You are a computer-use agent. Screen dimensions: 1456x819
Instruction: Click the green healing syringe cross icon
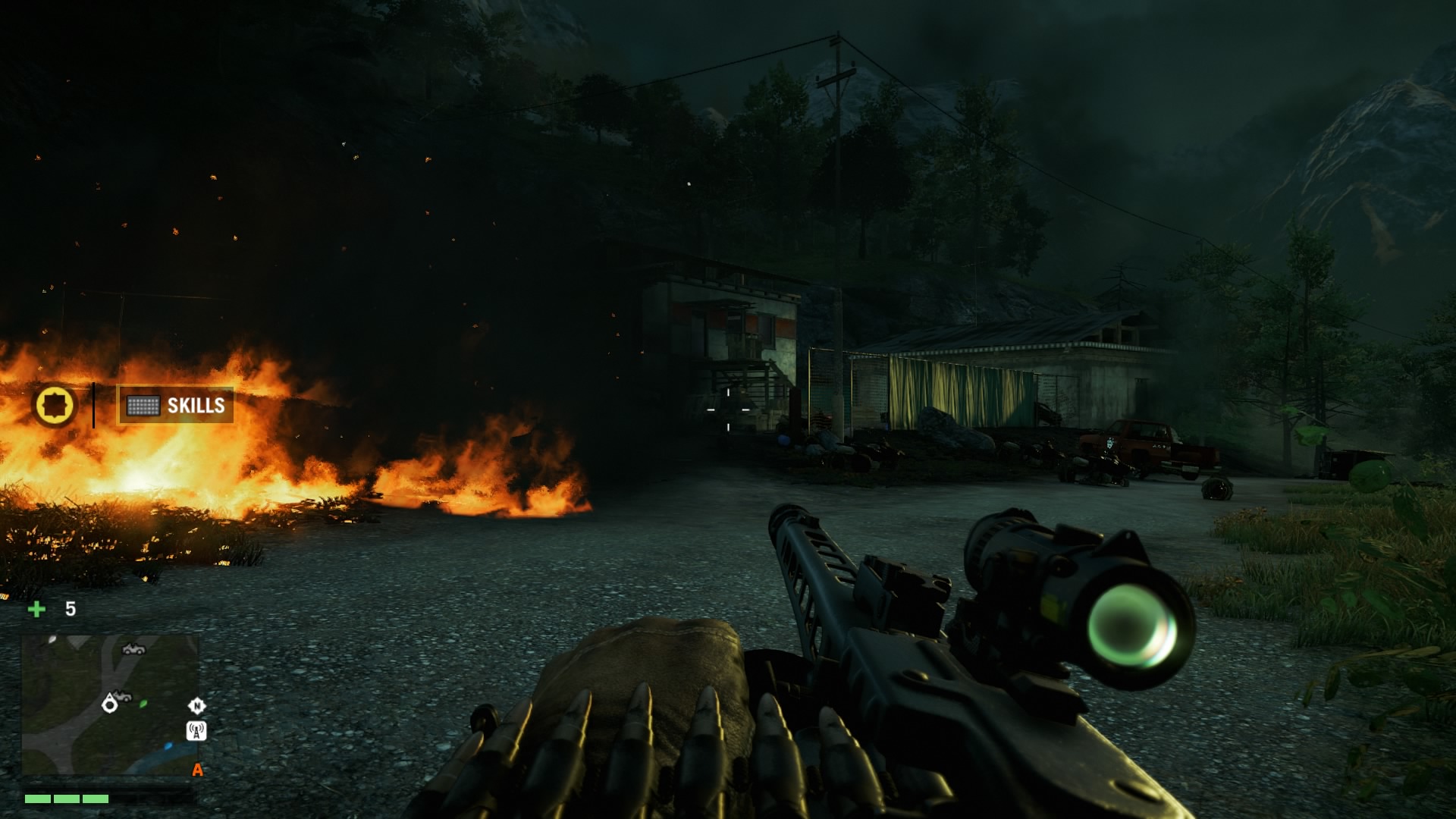pyautogui.click(x=36, y=609)
